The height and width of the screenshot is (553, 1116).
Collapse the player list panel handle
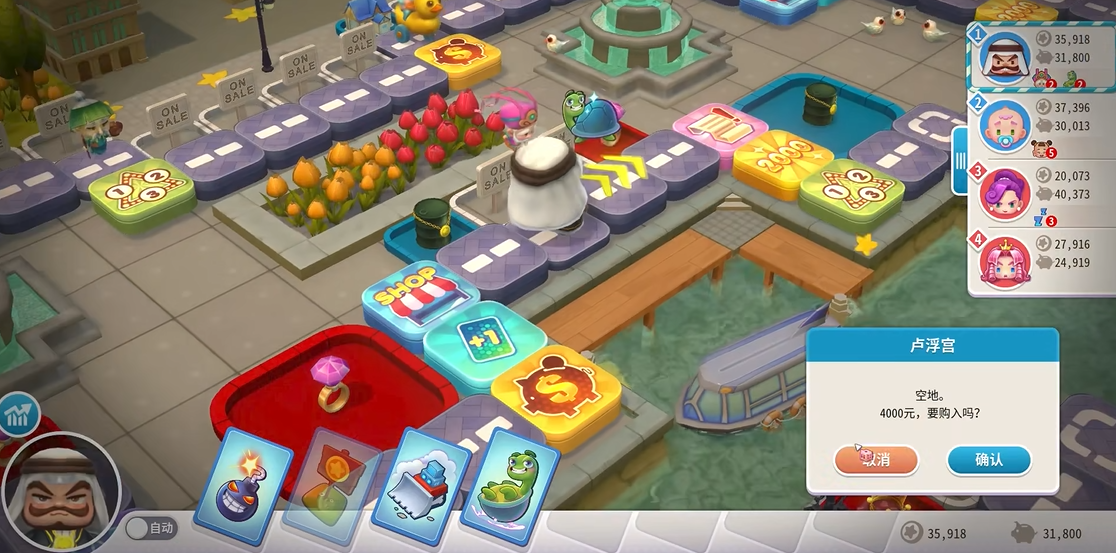pyautogui.click(x=960, y=160)
